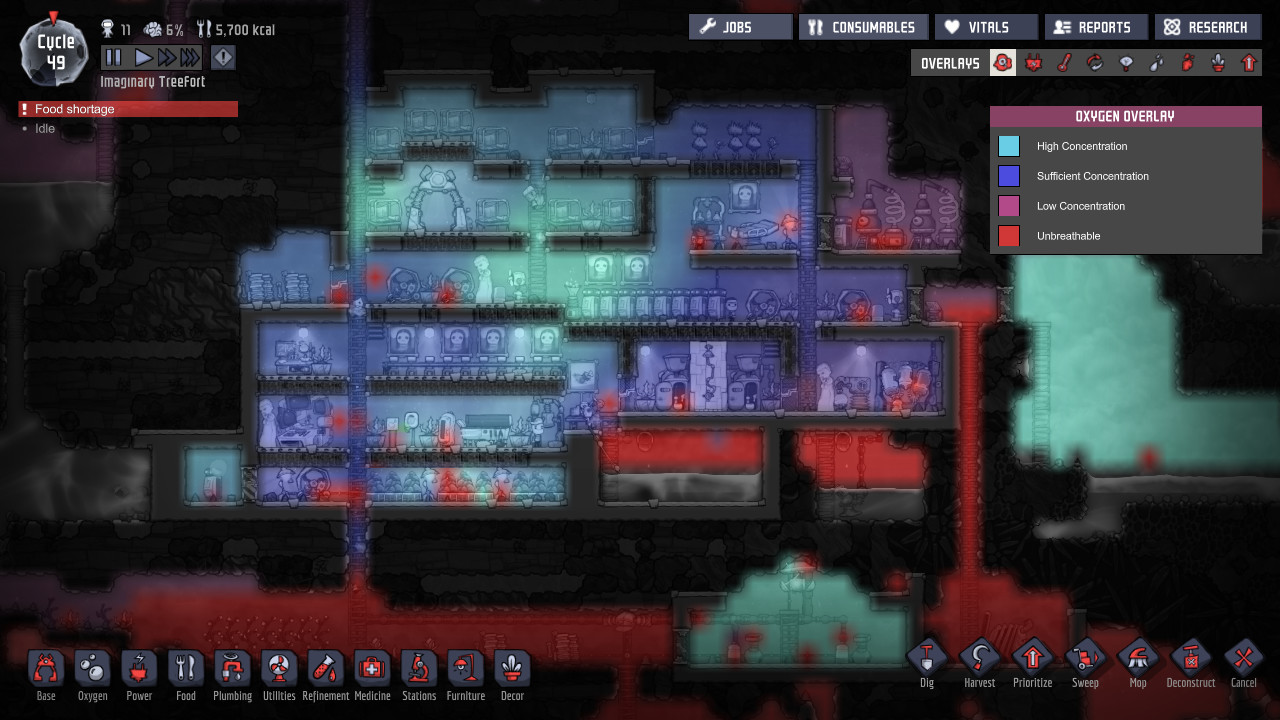Open the Jobs screen

pos(740,26)
